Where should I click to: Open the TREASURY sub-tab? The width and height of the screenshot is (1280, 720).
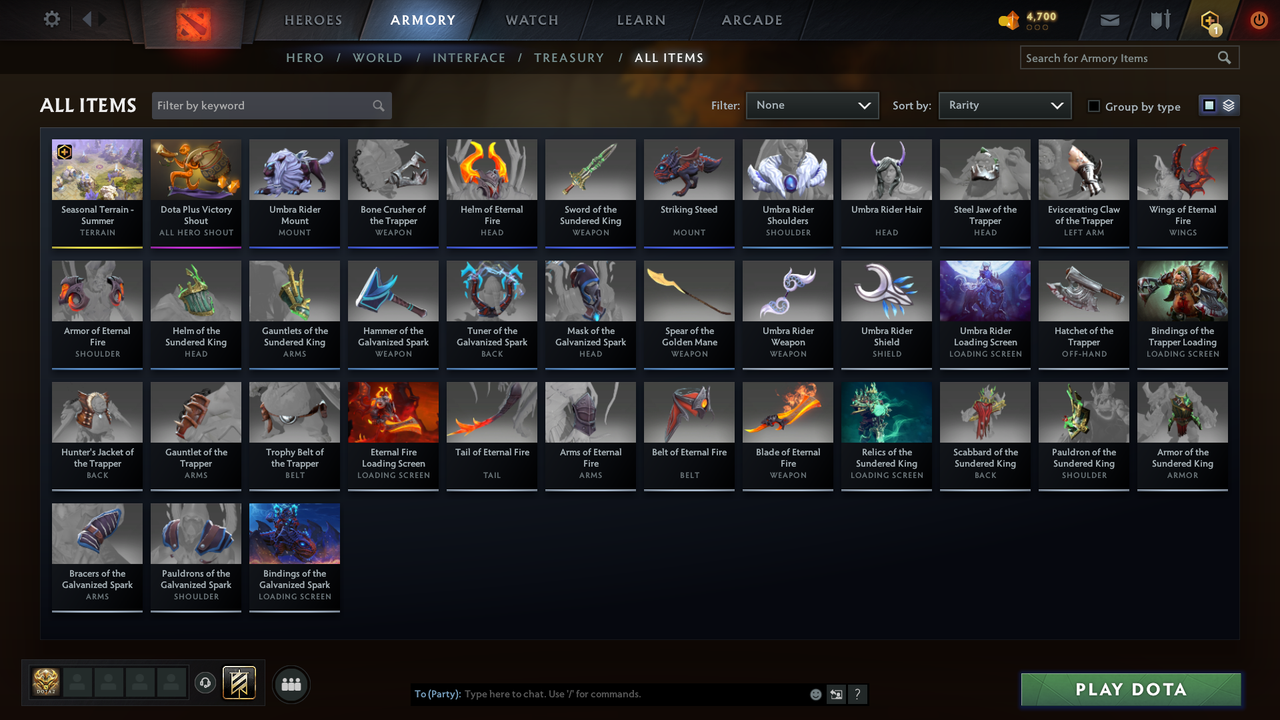[x=569, y=58]
